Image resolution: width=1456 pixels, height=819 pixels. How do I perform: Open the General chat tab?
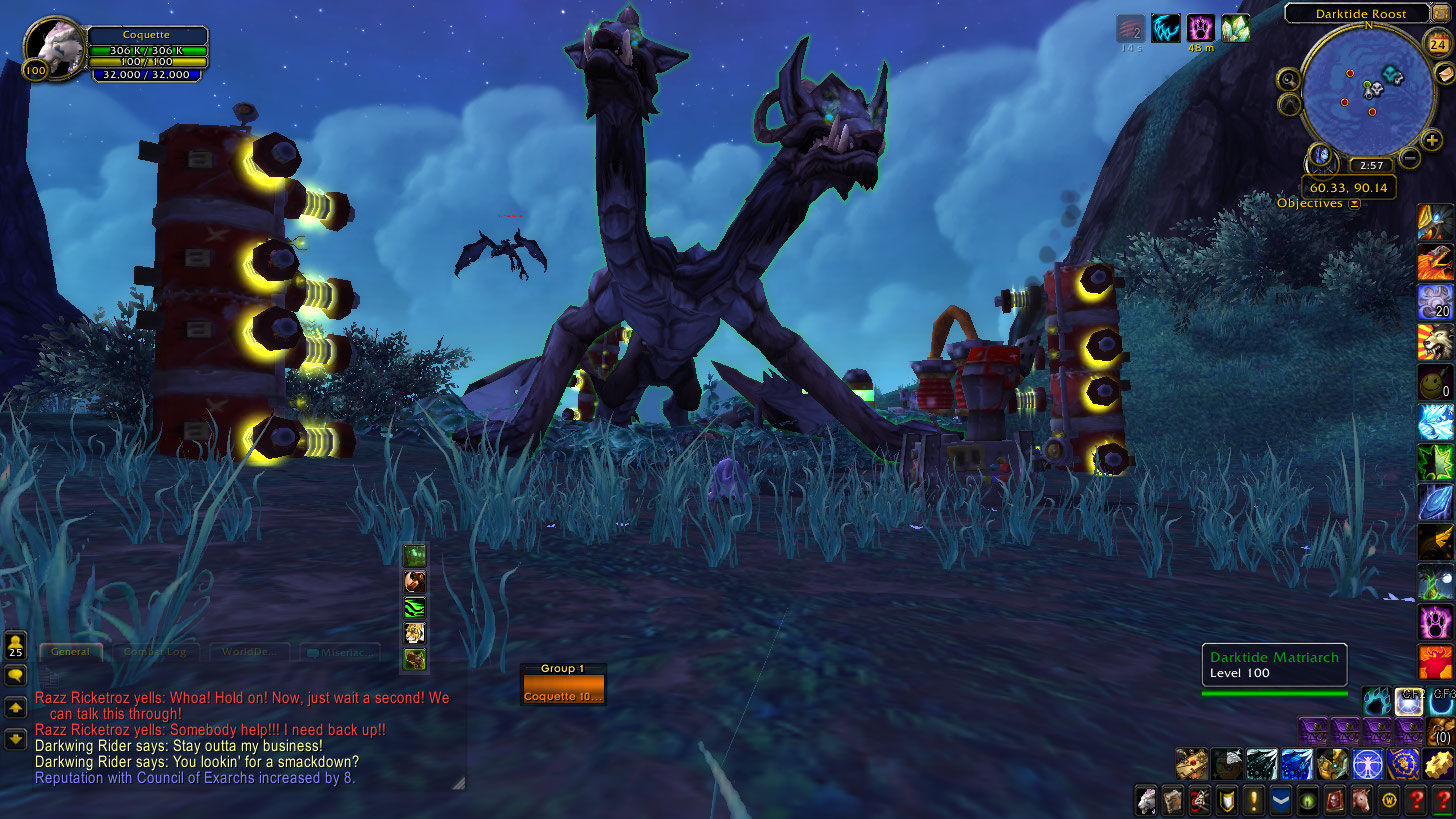pos(70,652)
